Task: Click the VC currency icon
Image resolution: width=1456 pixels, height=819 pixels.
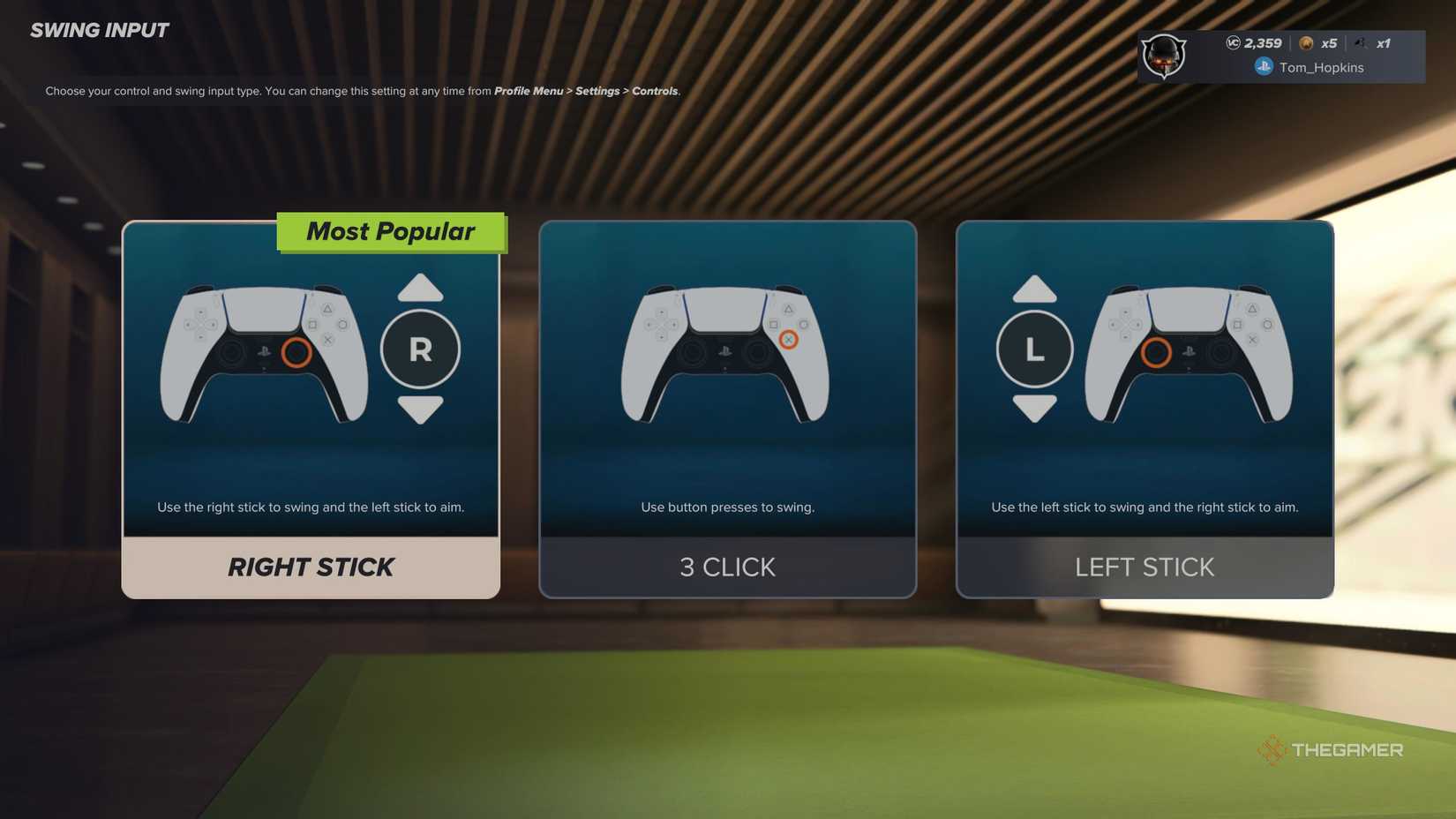Action: tap(1234, 42)
